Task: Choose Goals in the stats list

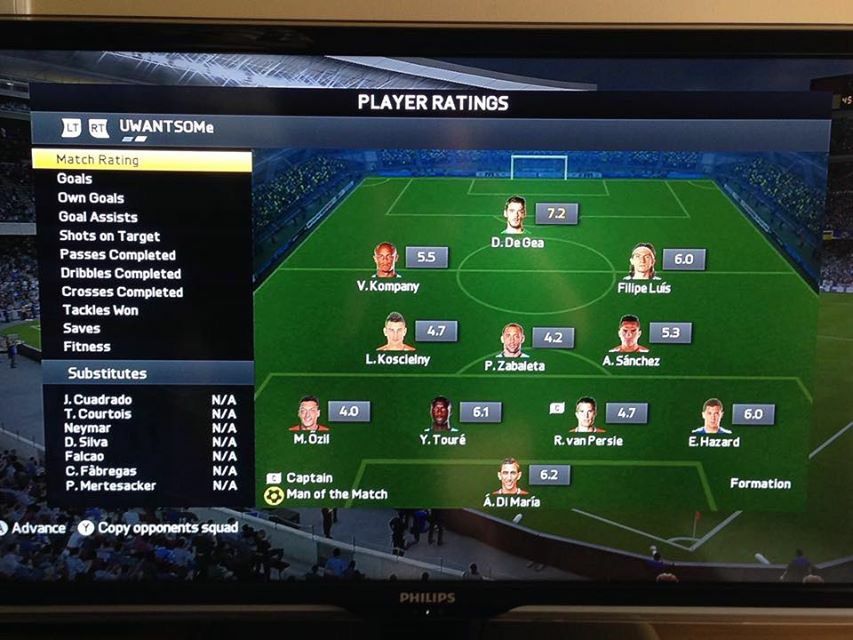Action: (75, 179)
